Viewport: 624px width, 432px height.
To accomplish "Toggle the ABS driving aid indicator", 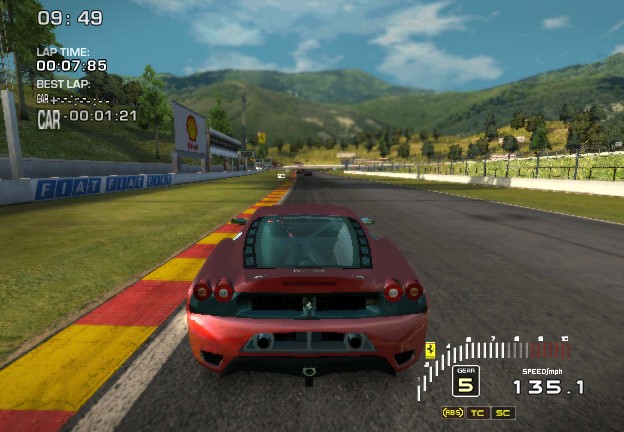I will (x=453, y=412).
